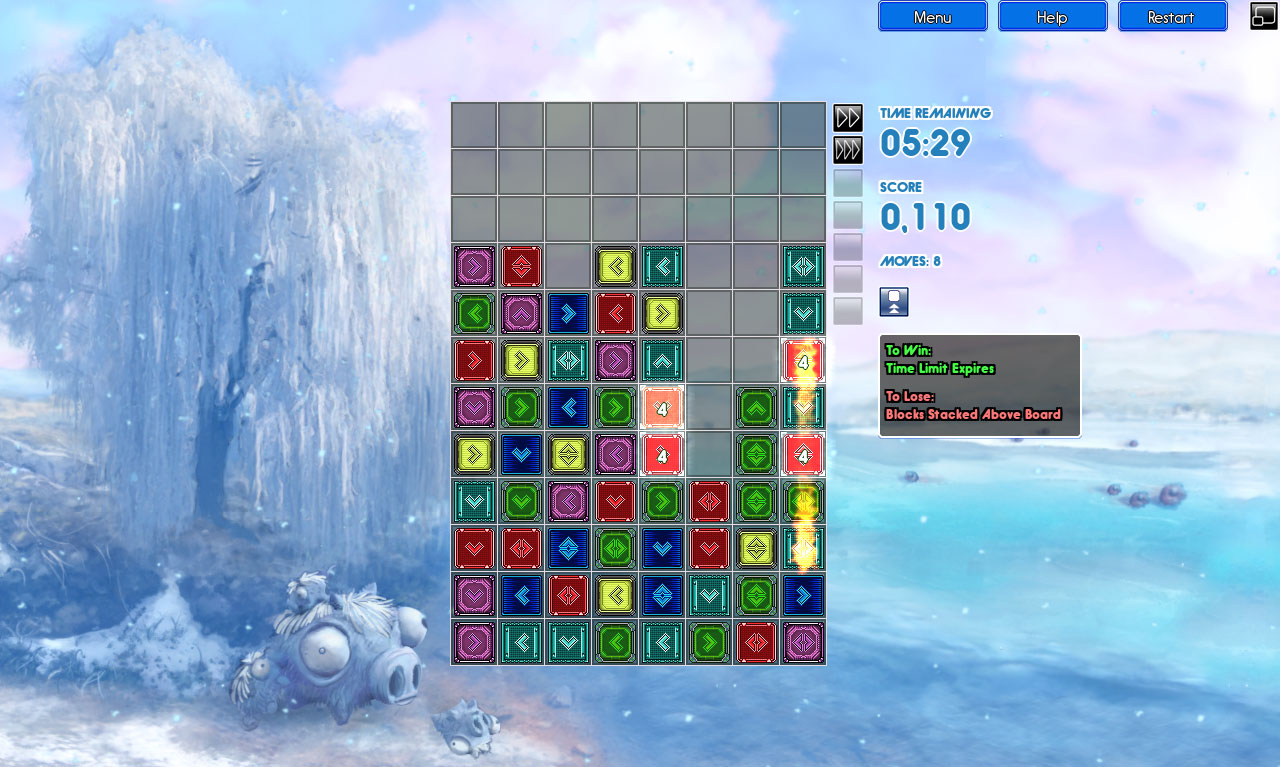The image size is (1280, 767).
Task: Click the green right-arrow block in the bottom row
Action: click(709, 642)
